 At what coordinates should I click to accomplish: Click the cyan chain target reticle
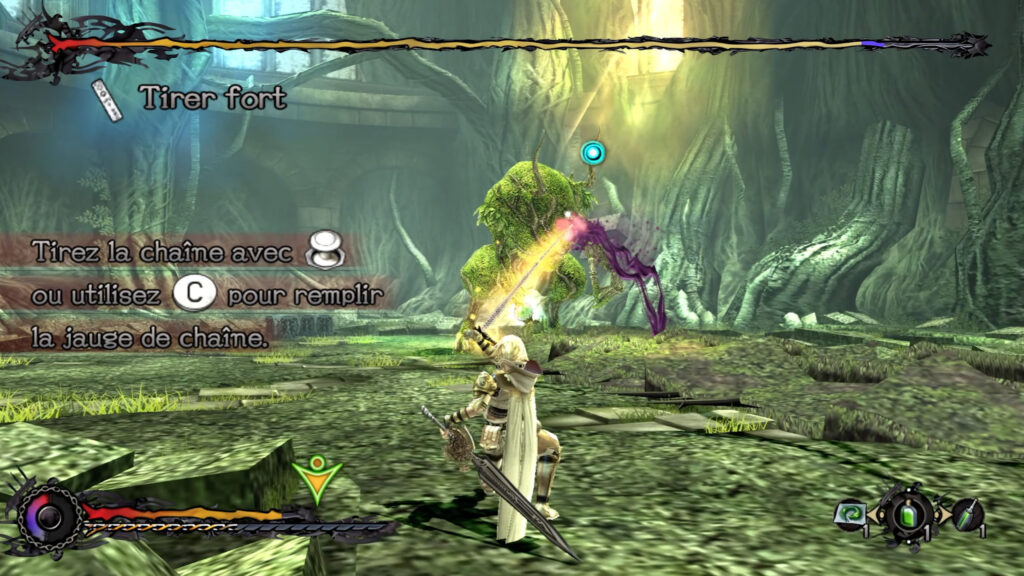pyautogui.click(x=594, y=153)
